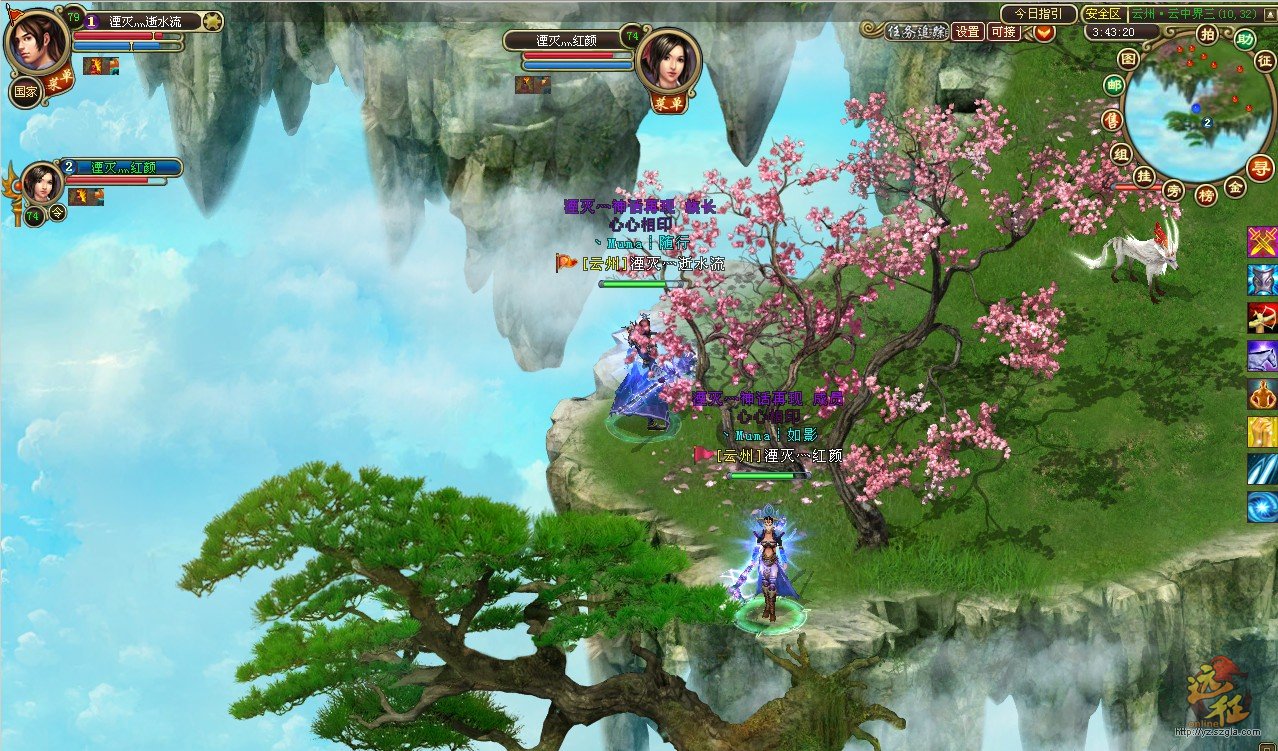
Task: Activate the crossed swords skill
Action: 1262,242
